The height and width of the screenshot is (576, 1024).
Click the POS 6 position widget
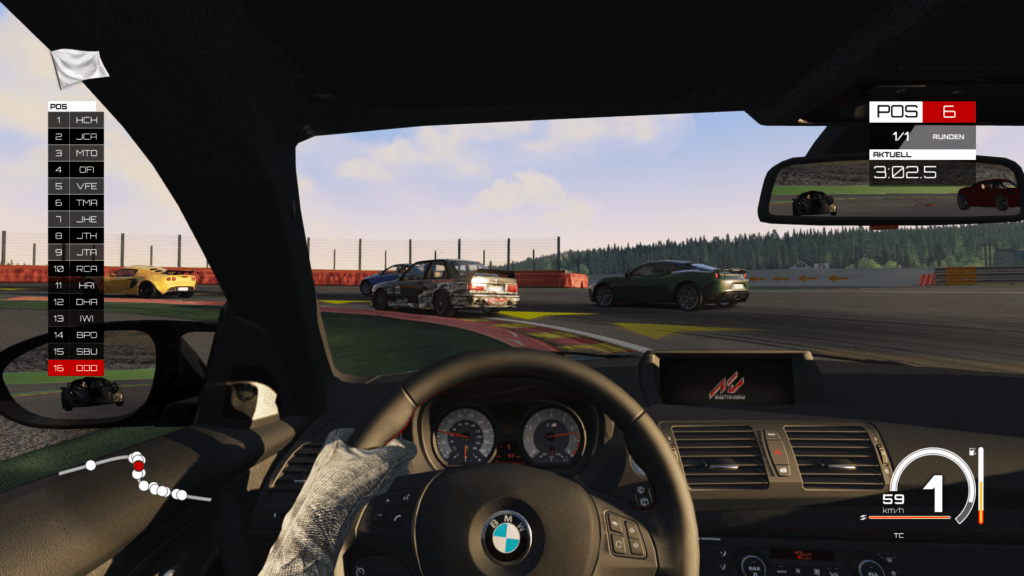coord(922,112)
